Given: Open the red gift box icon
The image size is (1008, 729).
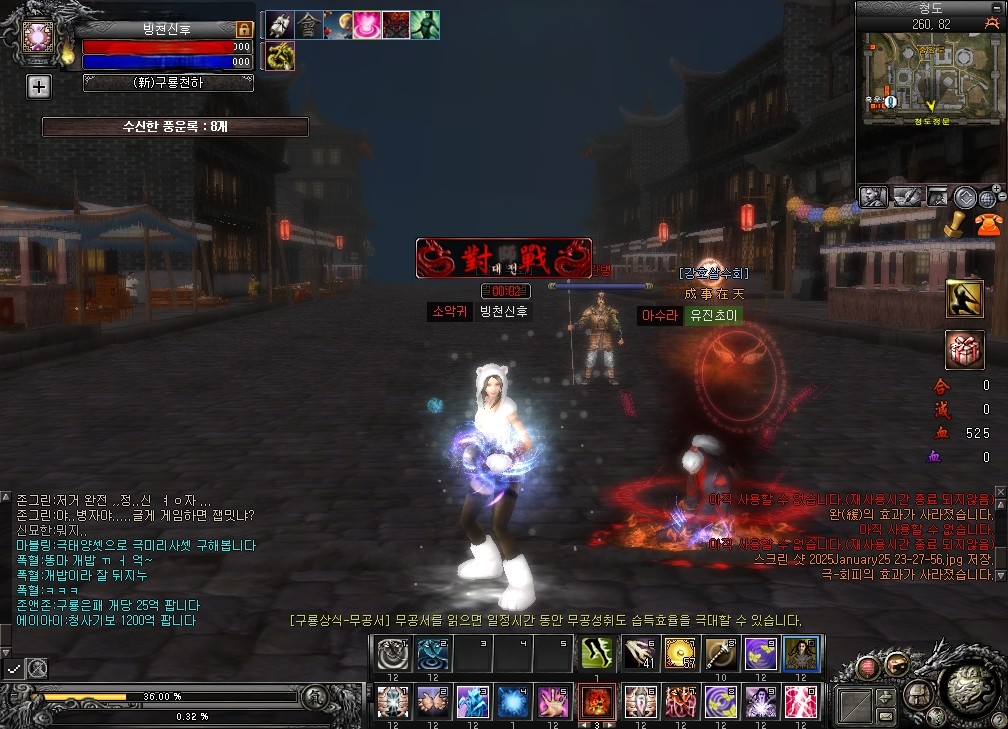Looking at the screenshot, I should tap(965, 349).
